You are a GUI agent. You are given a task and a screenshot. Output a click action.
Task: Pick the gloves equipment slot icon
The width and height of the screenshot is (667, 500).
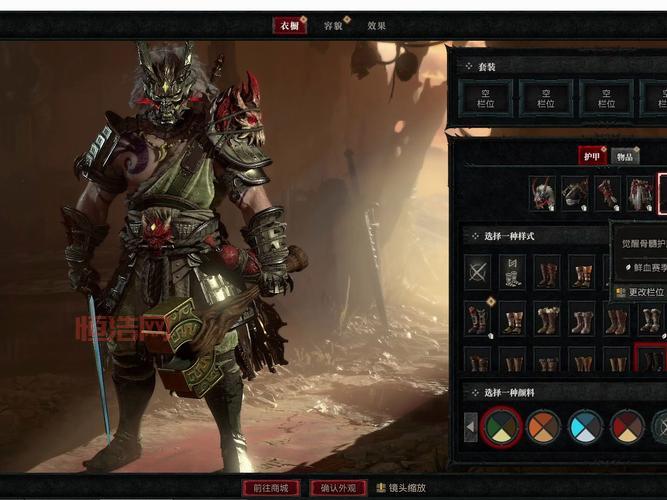[x=608, y=193]
